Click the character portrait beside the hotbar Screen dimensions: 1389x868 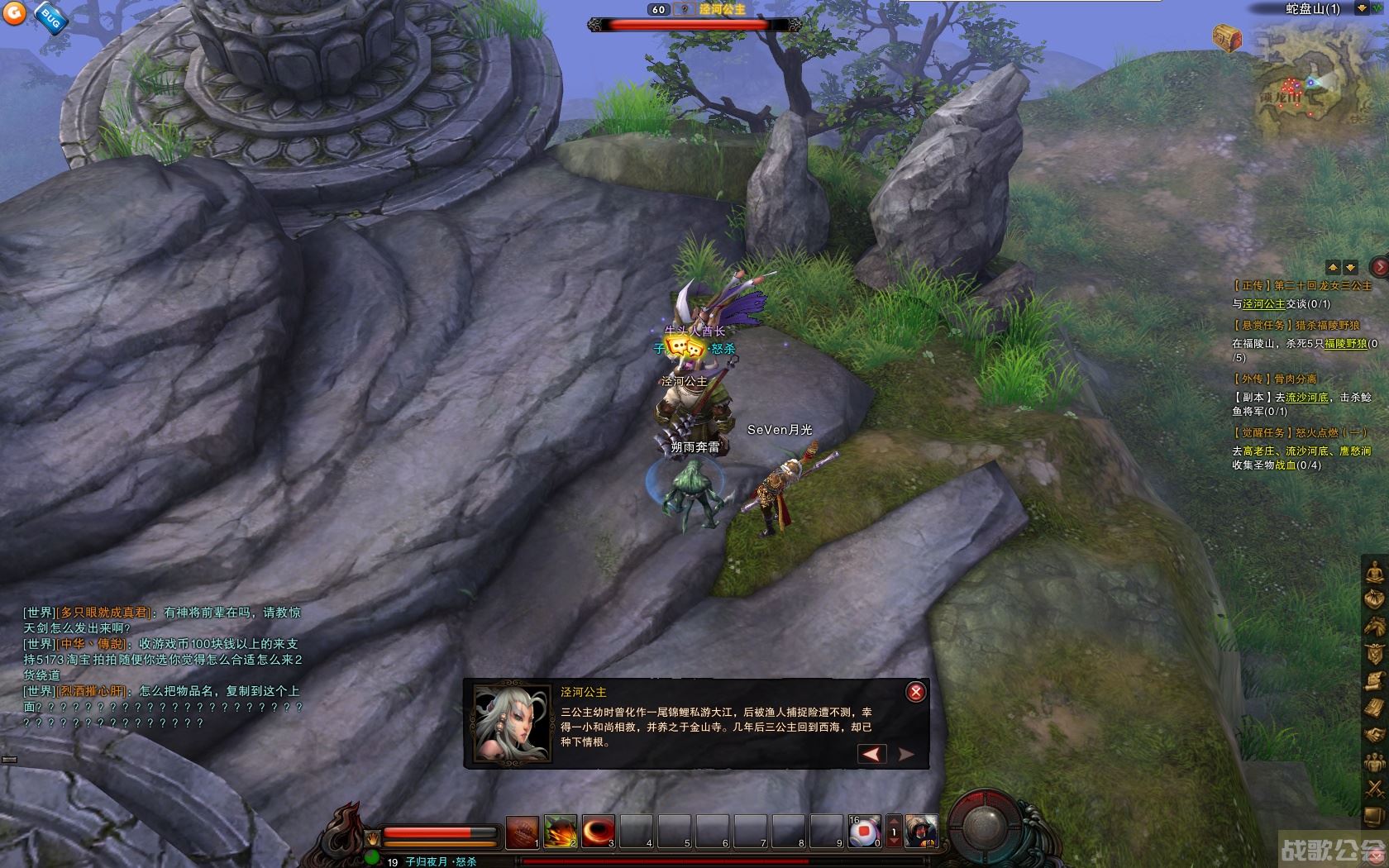pyautogui.click(x=921, y=831)
